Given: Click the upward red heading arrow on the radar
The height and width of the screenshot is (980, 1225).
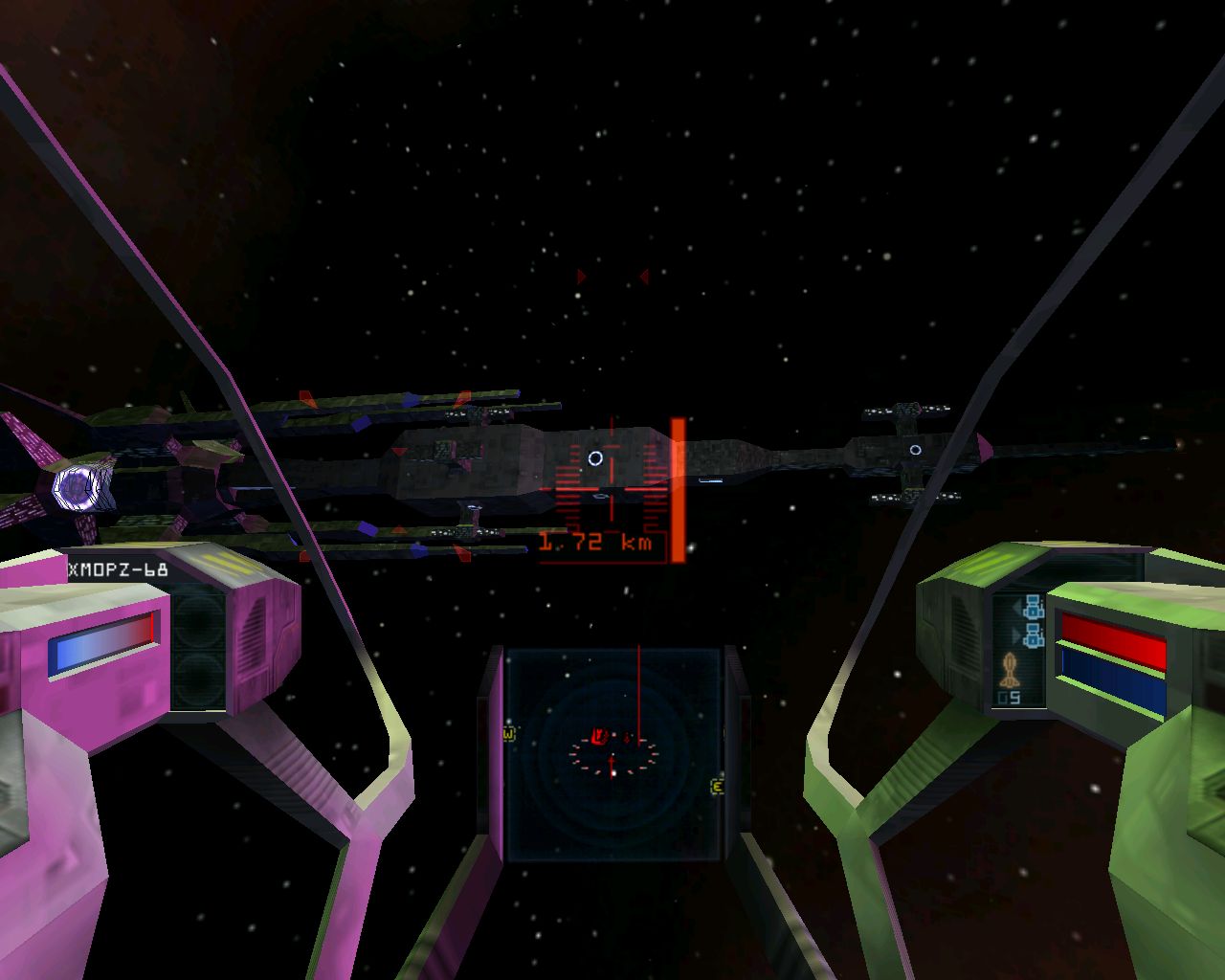Looking at the screenshot, I should tap(612, 766).
